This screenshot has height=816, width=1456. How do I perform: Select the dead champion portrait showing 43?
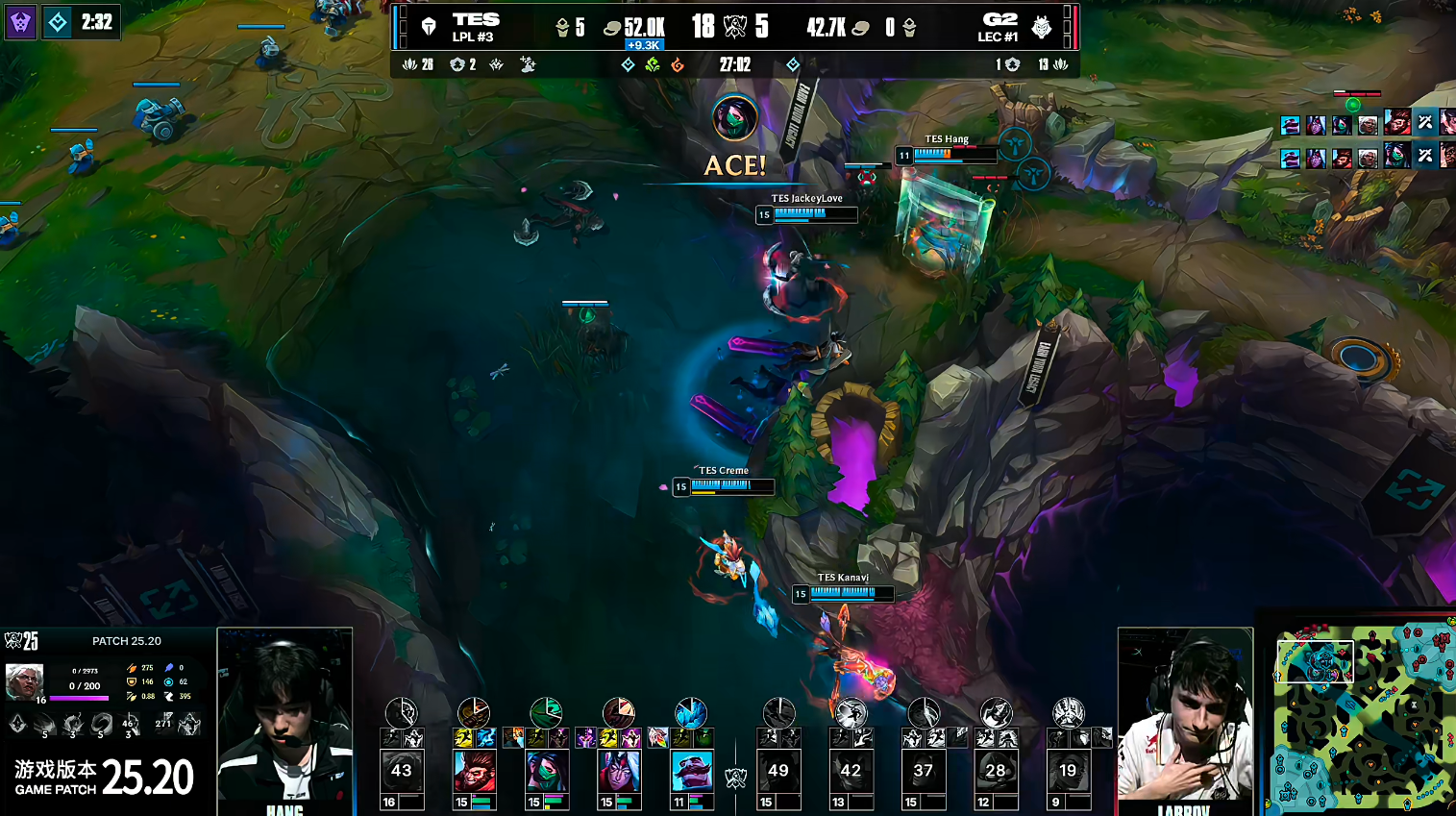click(x=402, y=772)
